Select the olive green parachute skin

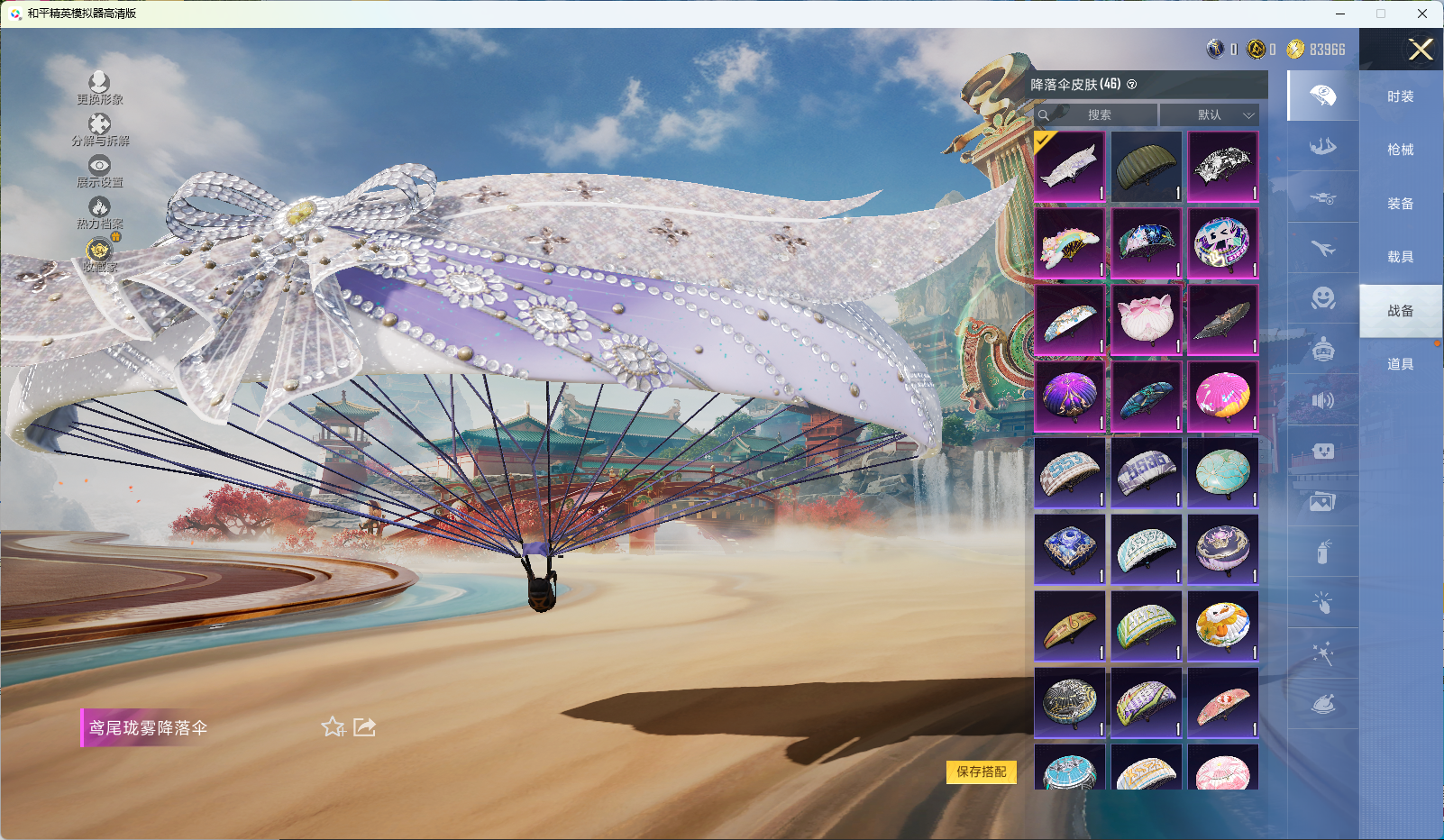[x=1146, y=167]
